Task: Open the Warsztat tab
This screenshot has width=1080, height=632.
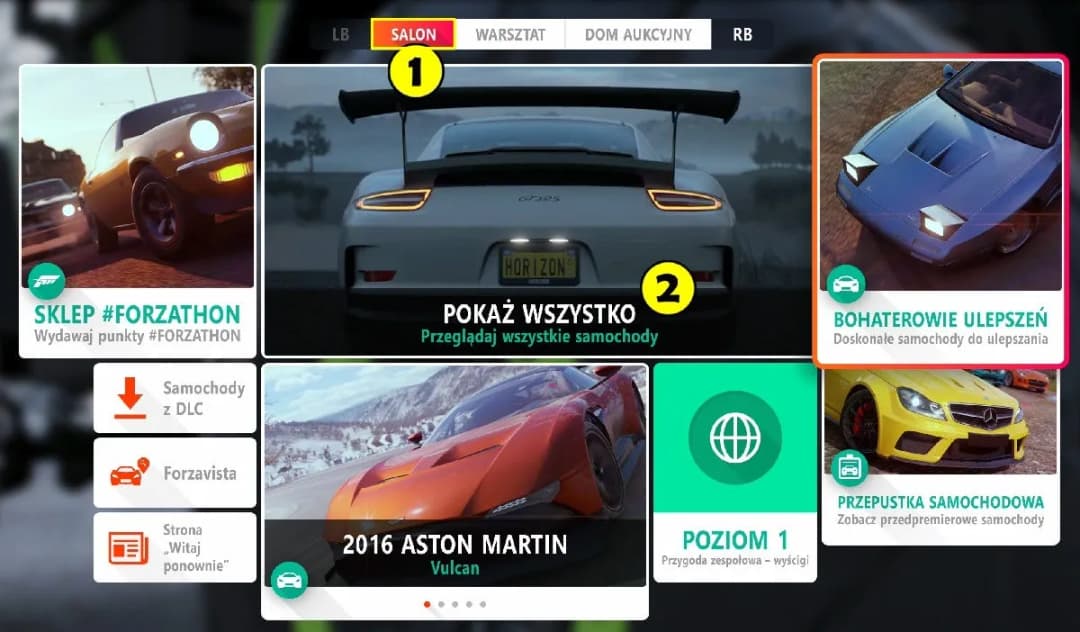Action: (510, 34)
